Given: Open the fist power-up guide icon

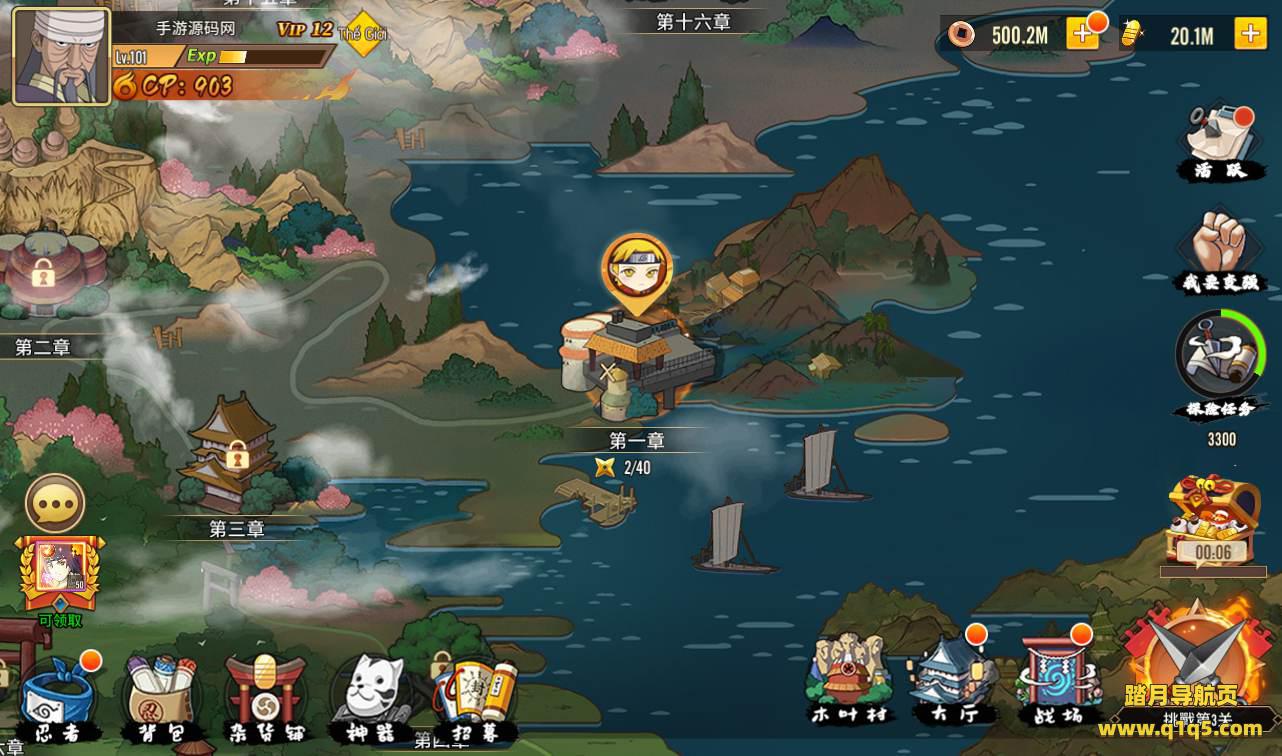Looking at the screenshot, I should tap(1217, 248).
